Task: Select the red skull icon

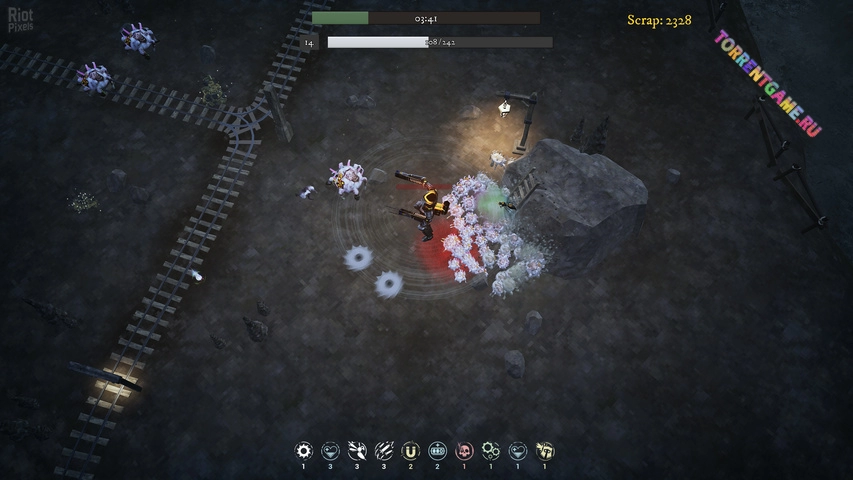Action: pos(464,451)
